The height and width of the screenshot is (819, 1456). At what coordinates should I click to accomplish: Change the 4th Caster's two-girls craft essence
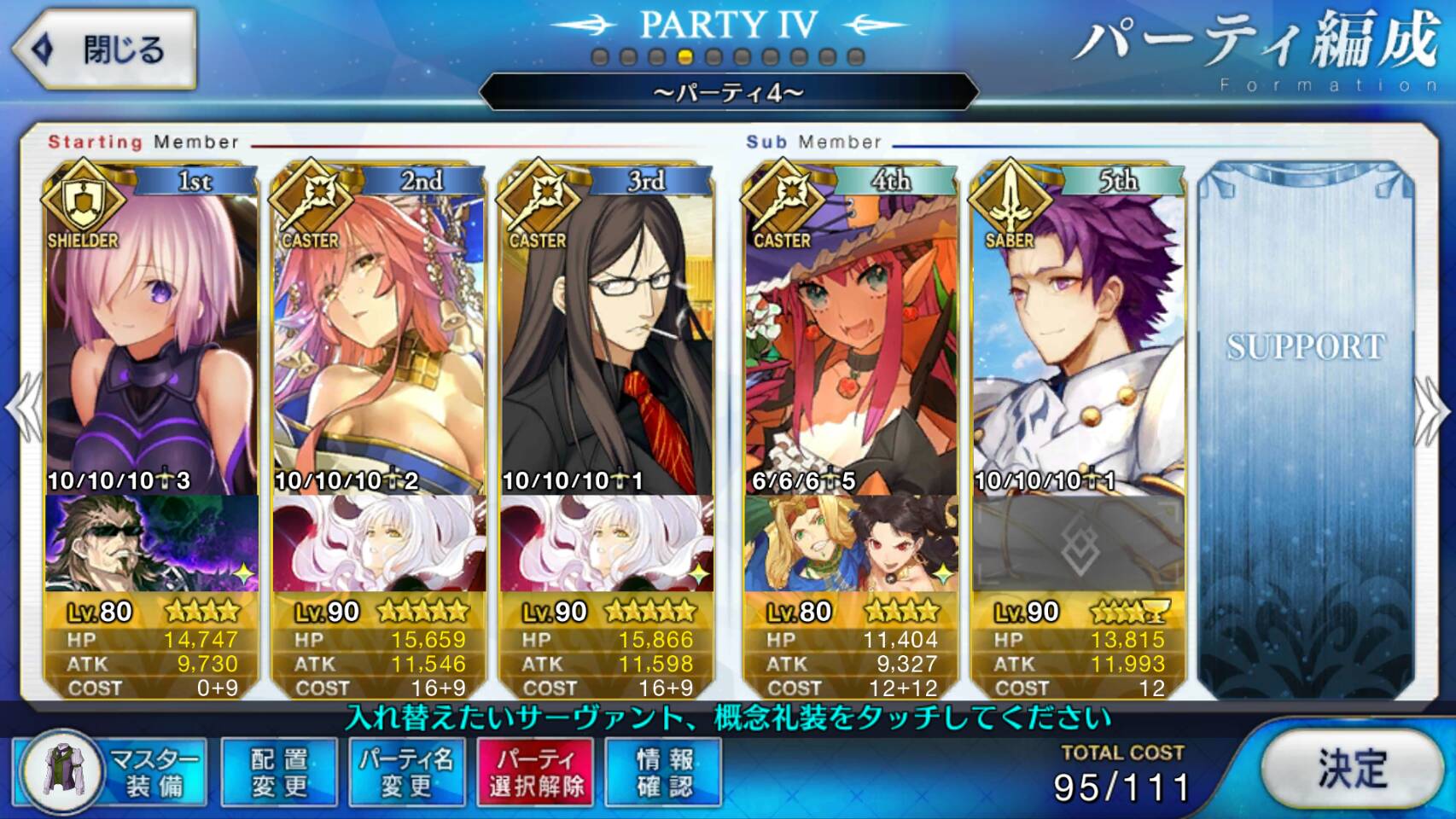[851, 543]
